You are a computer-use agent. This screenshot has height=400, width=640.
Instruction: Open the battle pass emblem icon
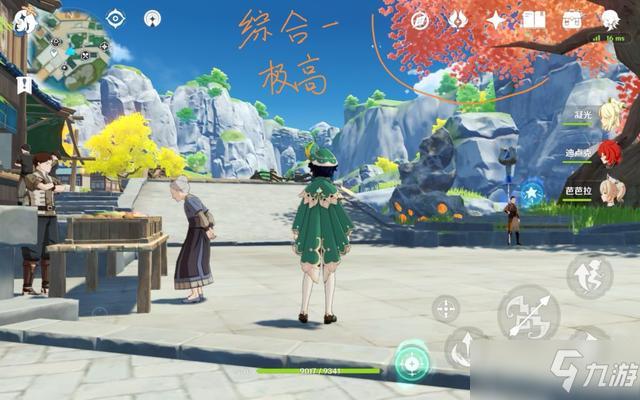[458, 19]
